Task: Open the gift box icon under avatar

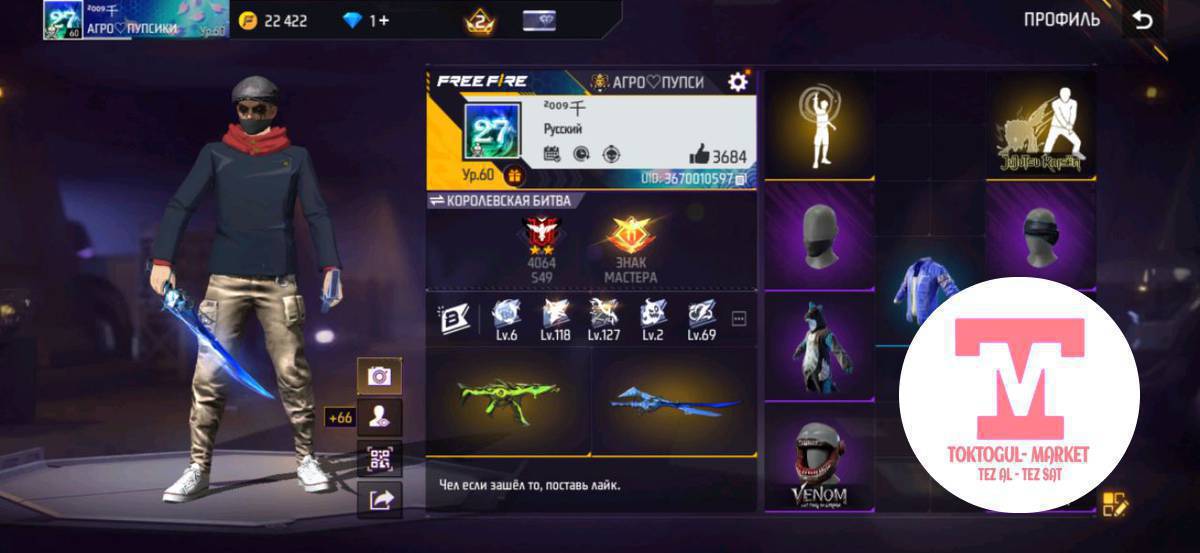Action: click(515, 175)
